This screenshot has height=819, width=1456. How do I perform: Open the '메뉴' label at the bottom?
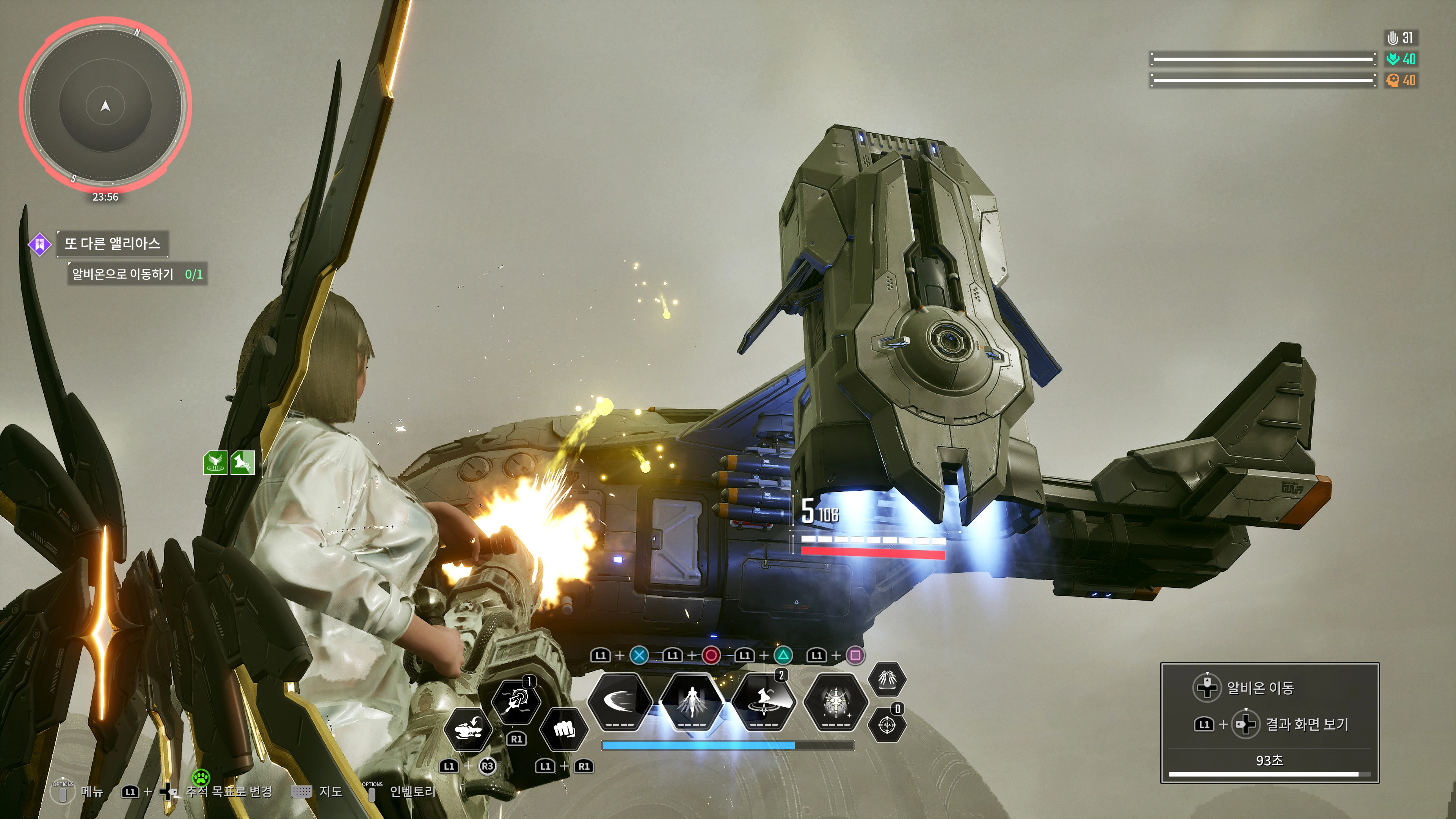91,791
